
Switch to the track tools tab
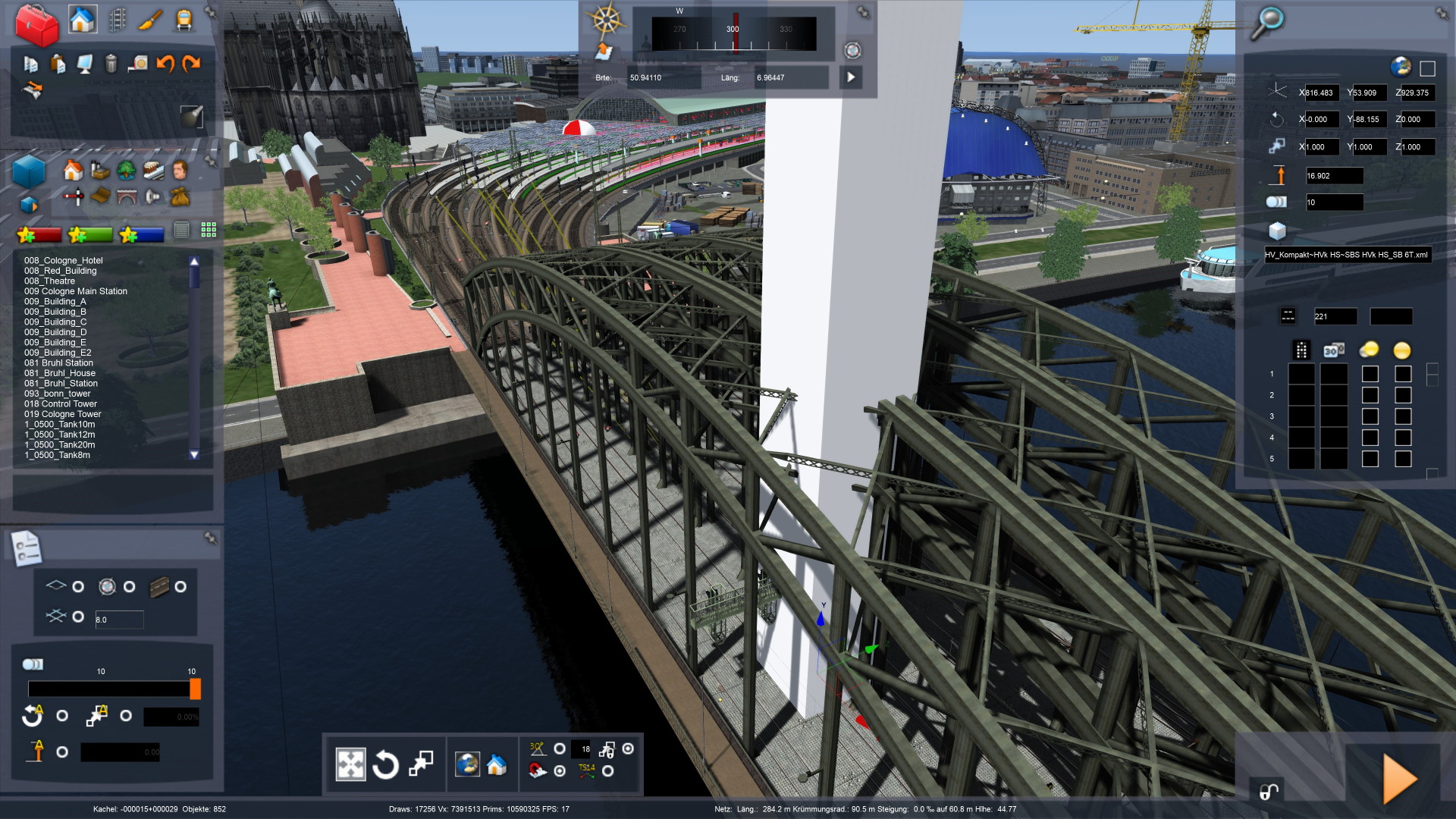click(x=118, y=20)
